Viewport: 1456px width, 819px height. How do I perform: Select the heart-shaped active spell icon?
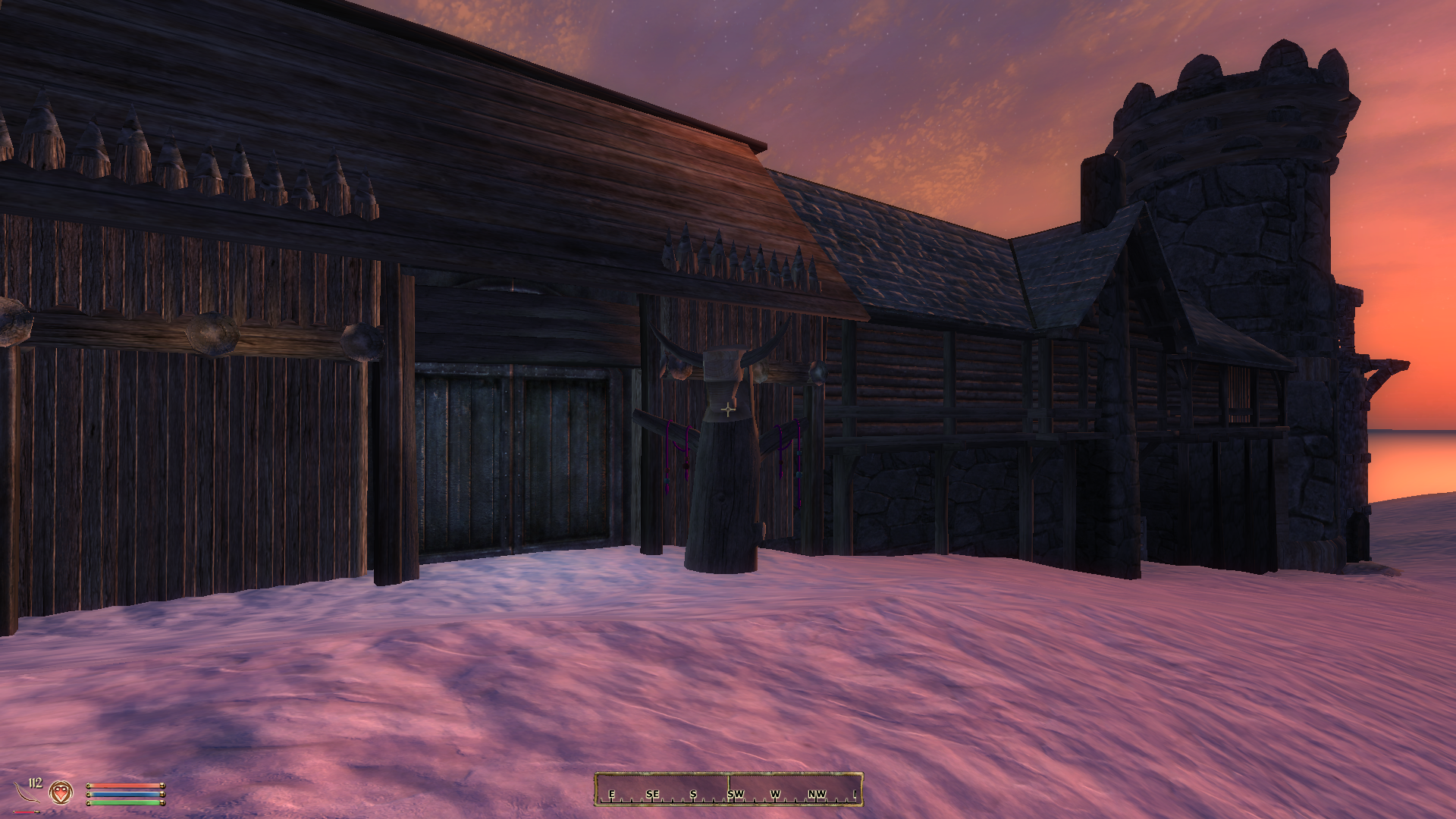61,793
